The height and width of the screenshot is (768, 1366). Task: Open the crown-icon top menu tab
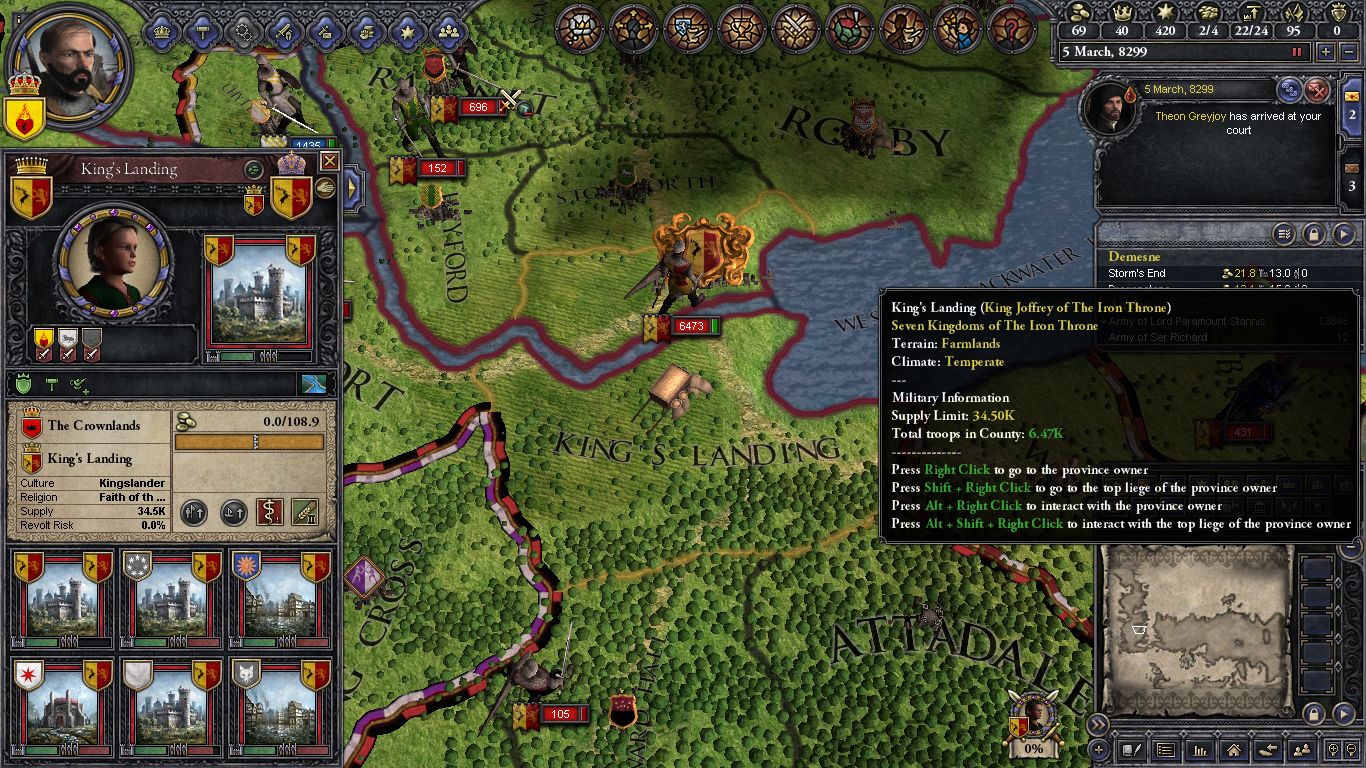161,31
